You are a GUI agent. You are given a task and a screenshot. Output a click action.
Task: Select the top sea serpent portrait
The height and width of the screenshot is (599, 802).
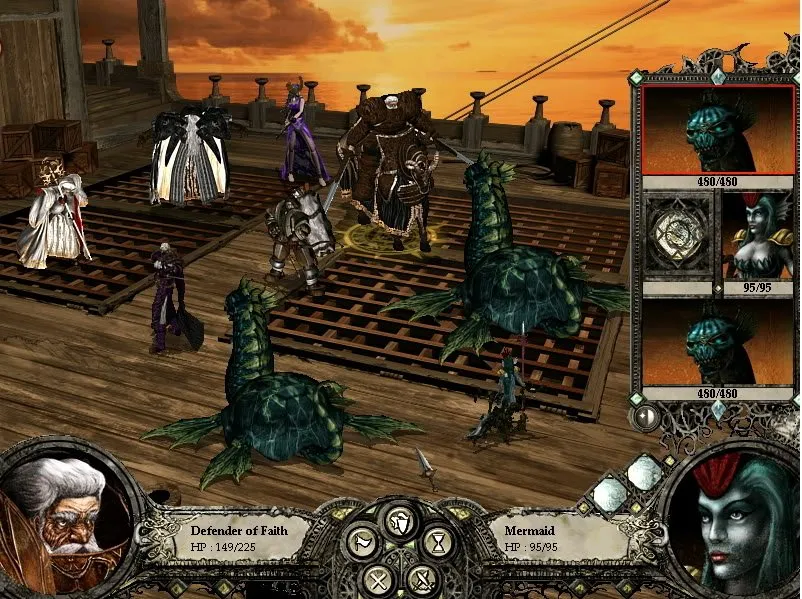pyautogui.click(x=712, y=131)
